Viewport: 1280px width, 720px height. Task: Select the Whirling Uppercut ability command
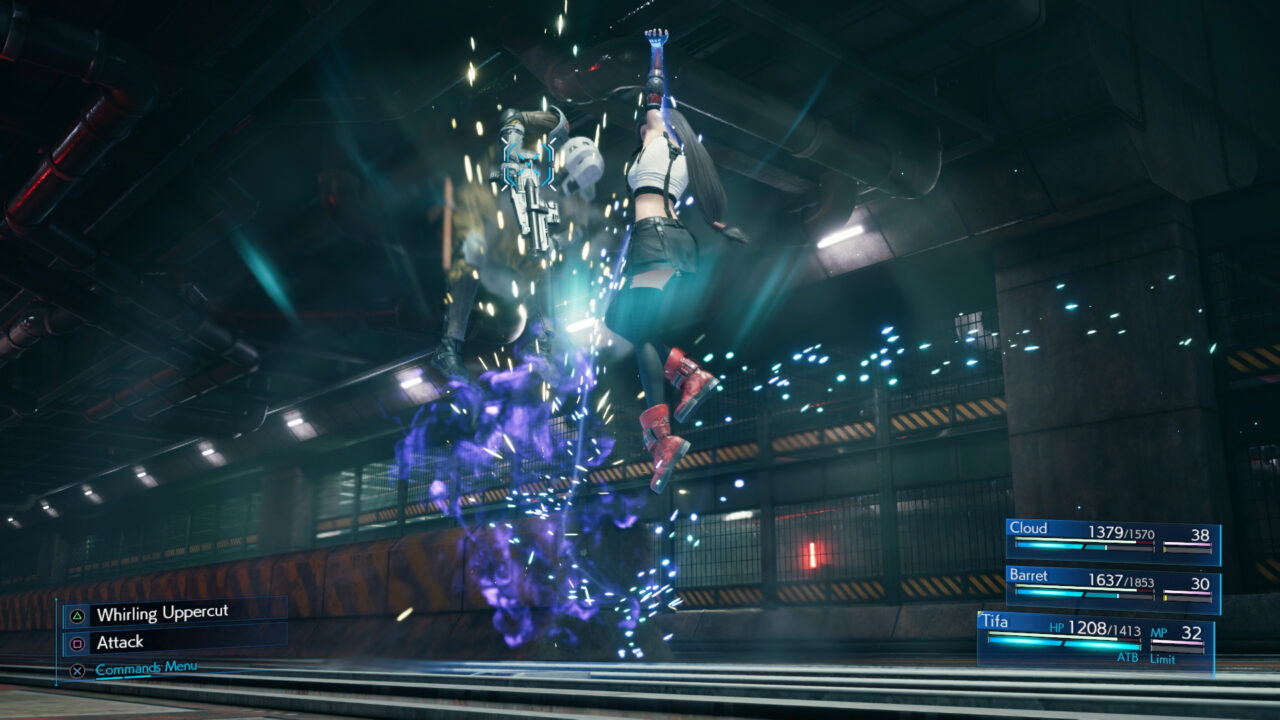[x=163, y=612]
